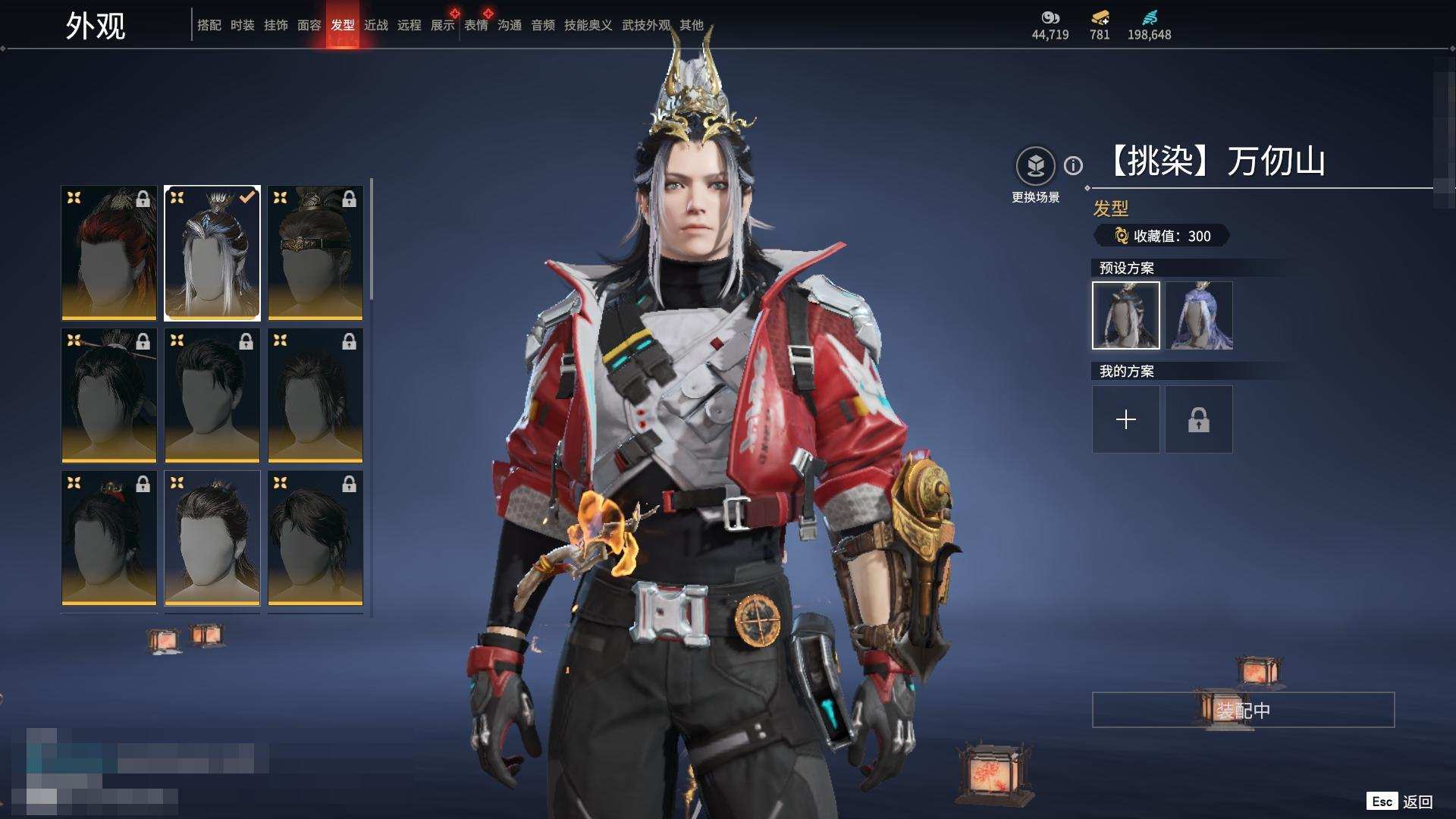1456x819 pixels.
Task: Switch to the 武技外观 tab
Action: (x=645, y=25)
